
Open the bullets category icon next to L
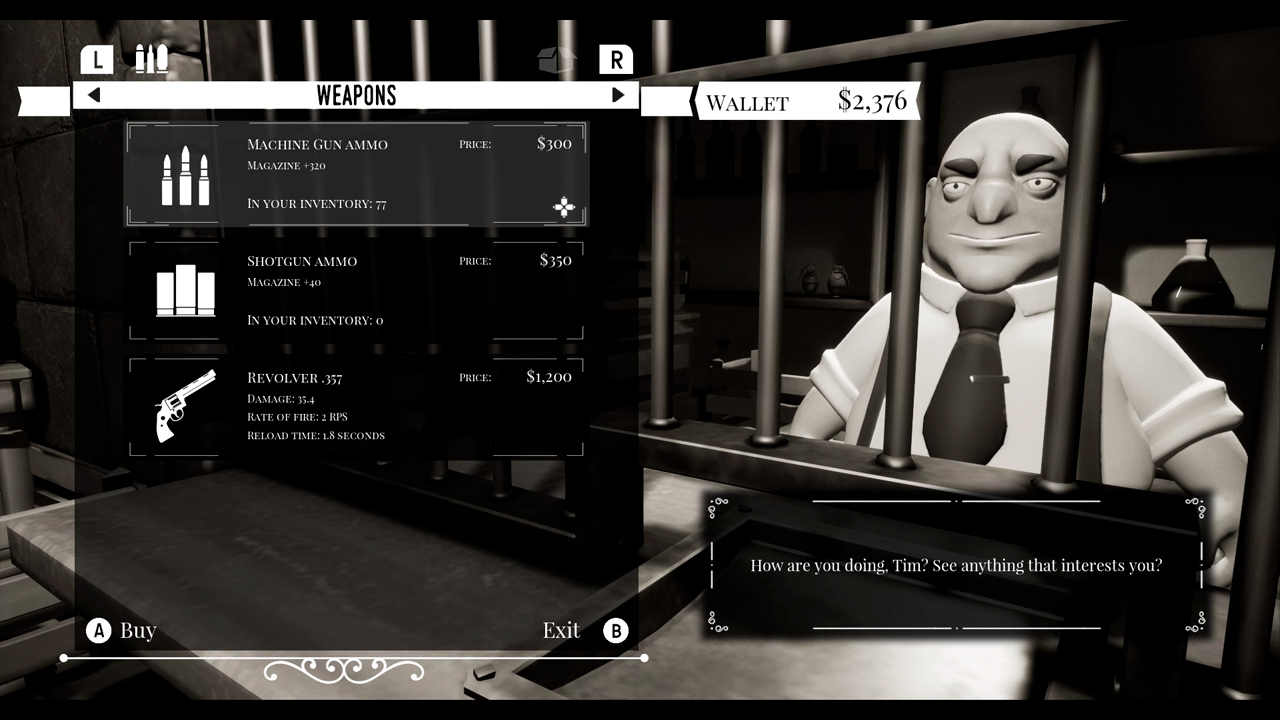coord(150,59)
